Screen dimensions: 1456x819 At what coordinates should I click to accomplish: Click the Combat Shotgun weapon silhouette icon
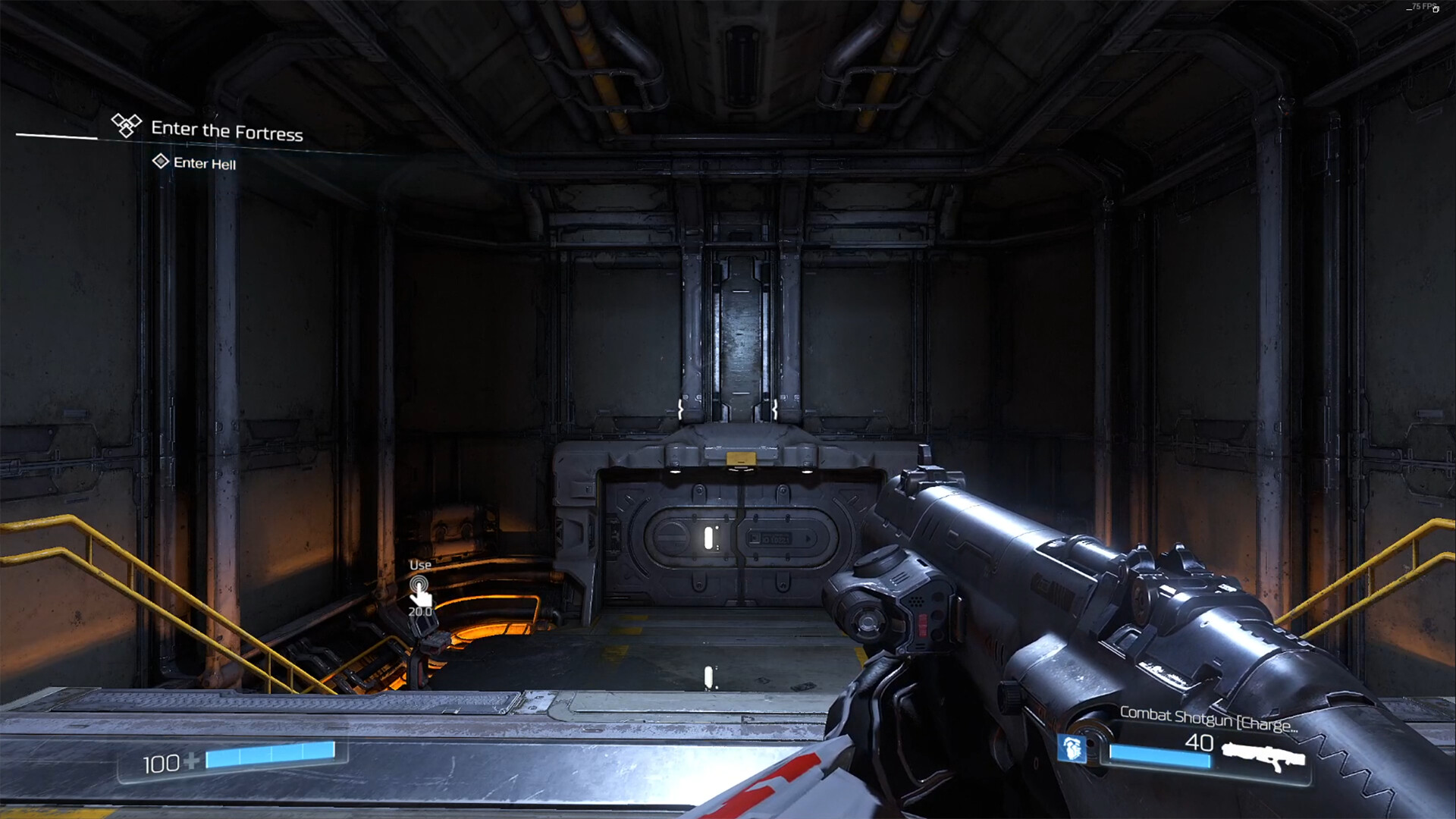(x=1263, y=755)
